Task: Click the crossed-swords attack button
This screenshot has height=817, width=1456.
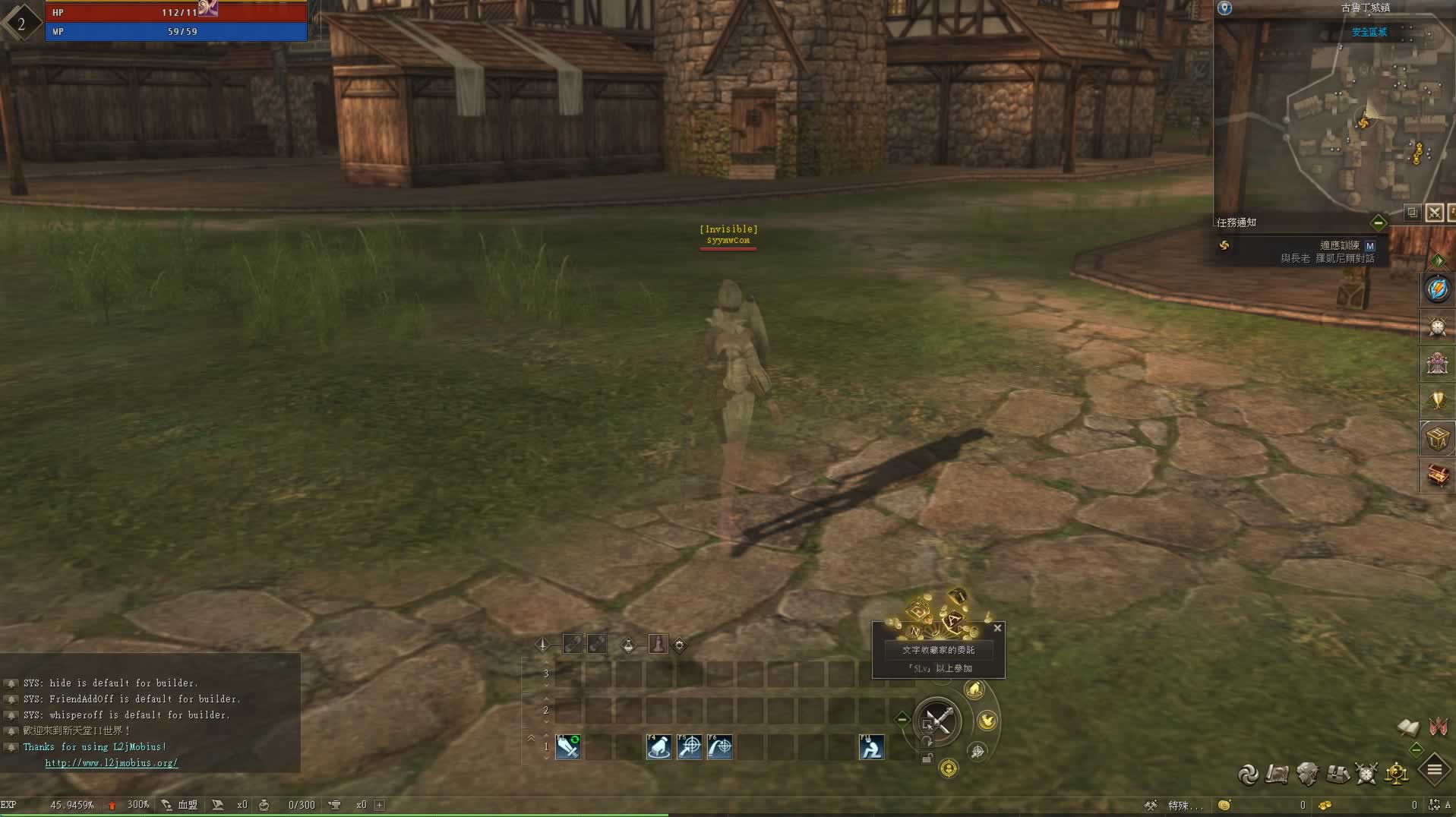Action: coord(938,721)
